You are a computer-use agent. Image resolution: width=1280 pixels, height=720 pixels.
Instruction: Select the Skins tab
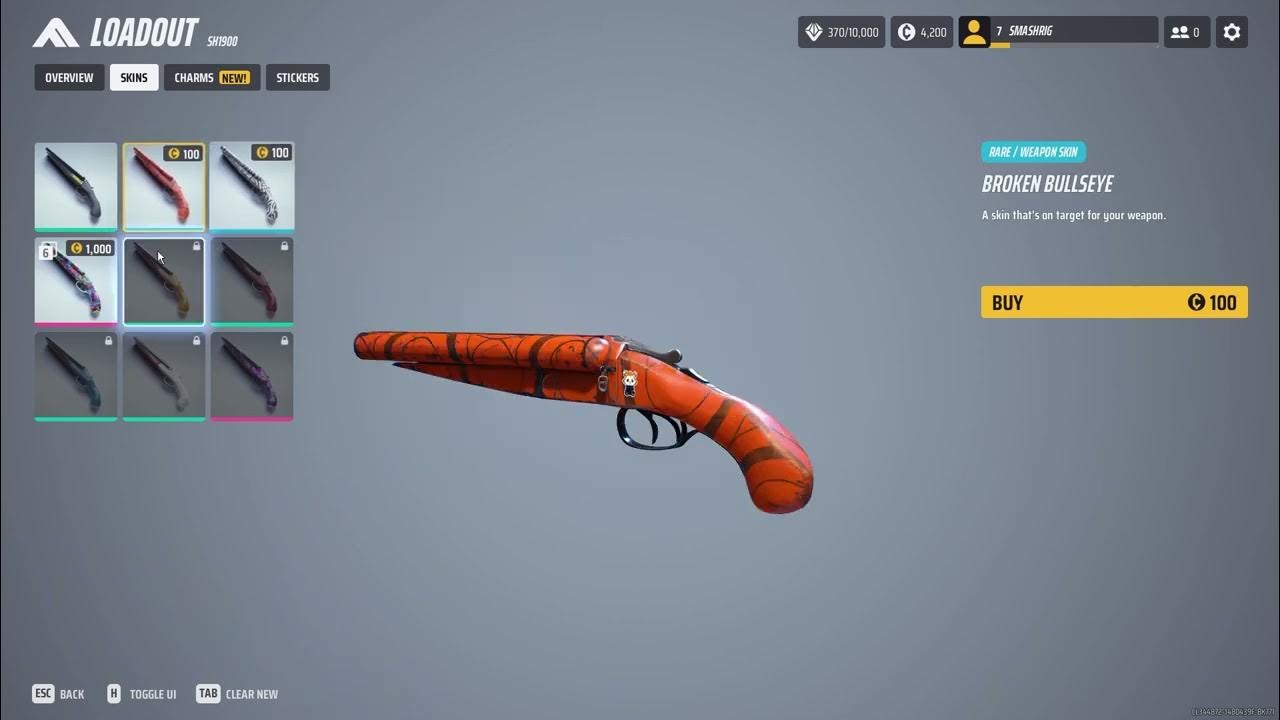coord(134,78)
